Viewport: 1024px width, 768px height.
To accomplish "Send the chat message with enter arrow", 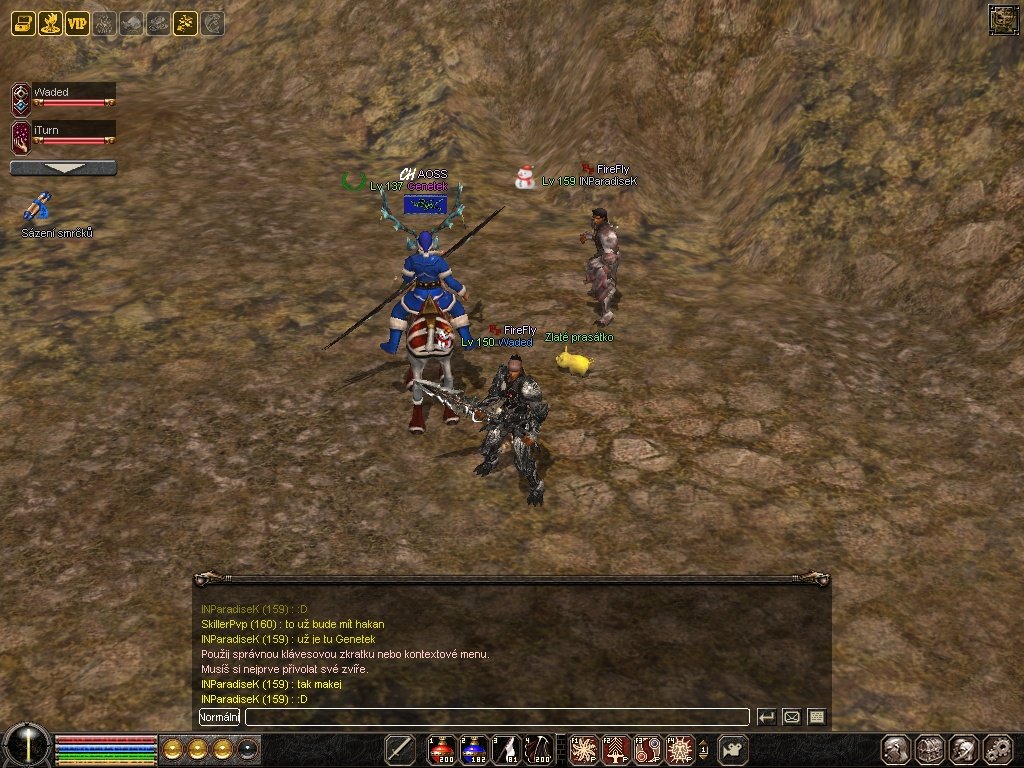I will pos(766,717).
